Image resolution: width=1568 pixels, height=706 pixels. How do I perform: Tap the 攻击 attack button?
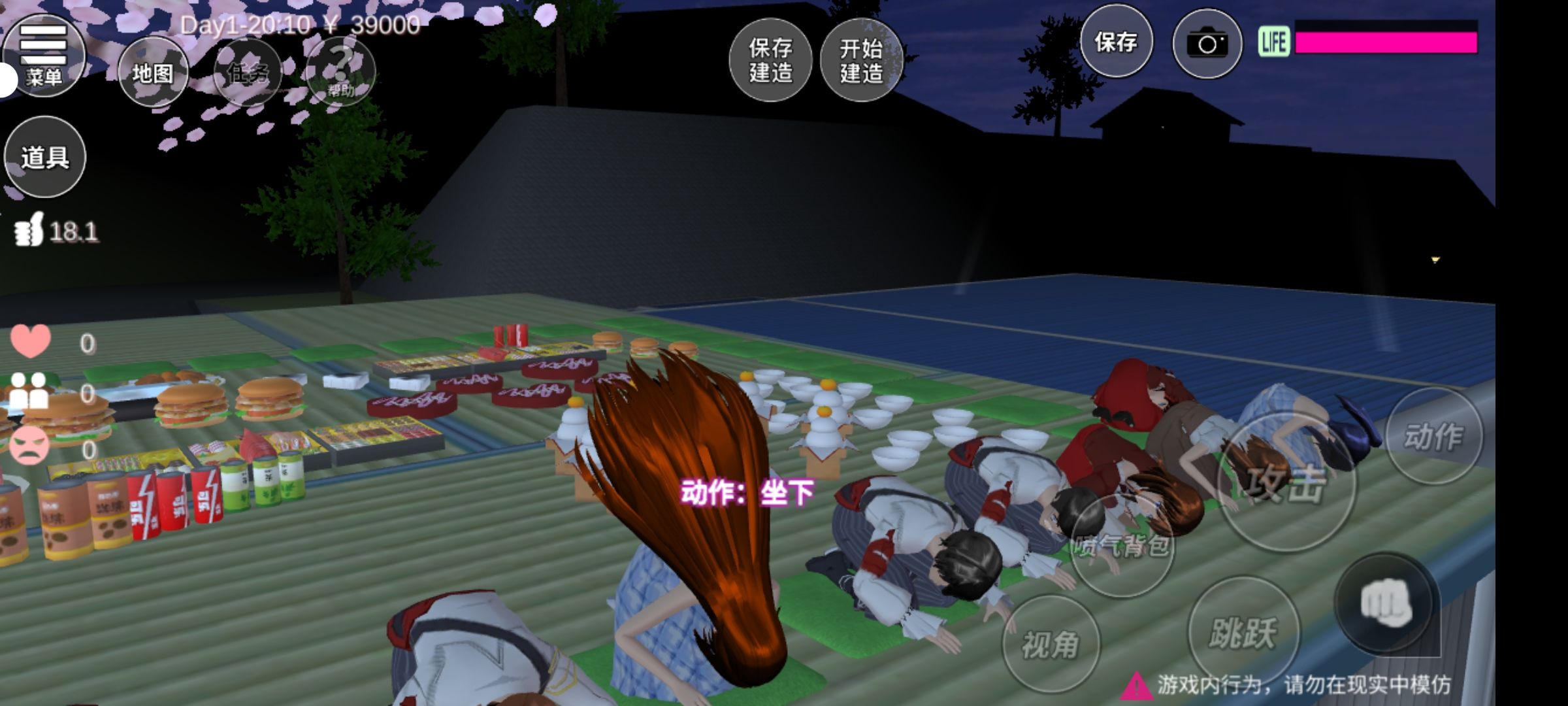pyautogui.click(x=1286, y=484)
